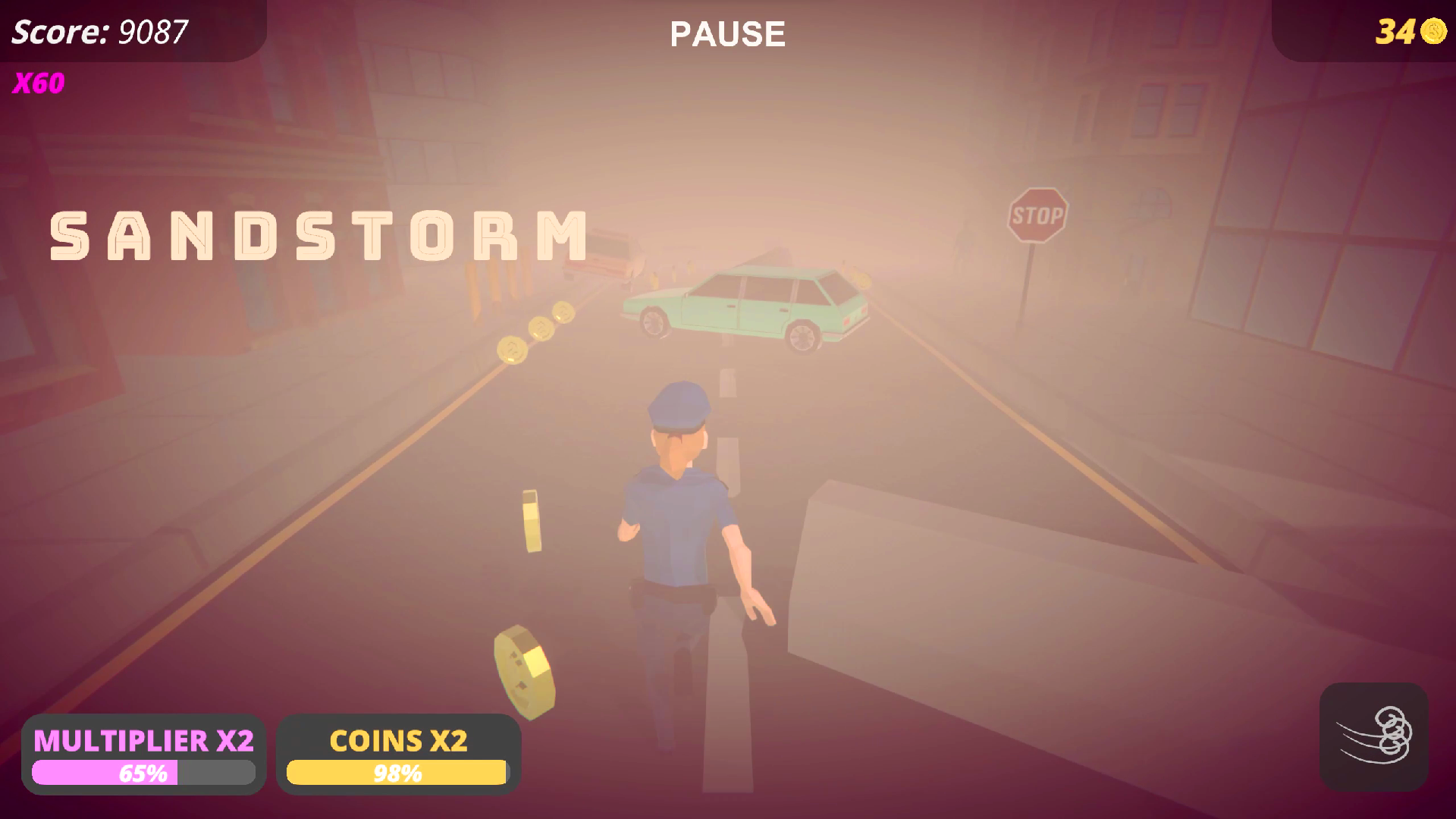The image size is (1456, 819).
Task: Tap the Score trophy area in the header
Action: click(99, 33)
